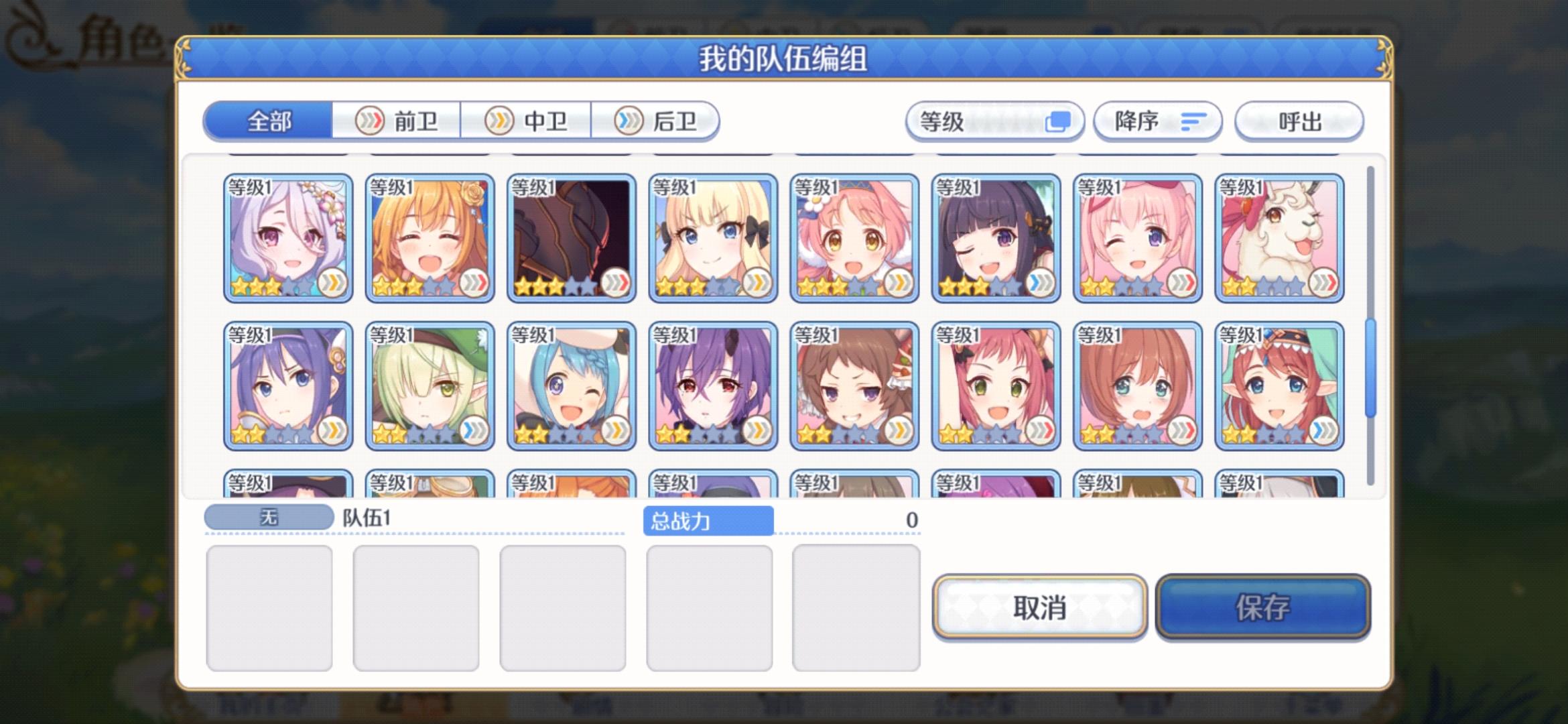Click the first empty team slot

point(268,607)
